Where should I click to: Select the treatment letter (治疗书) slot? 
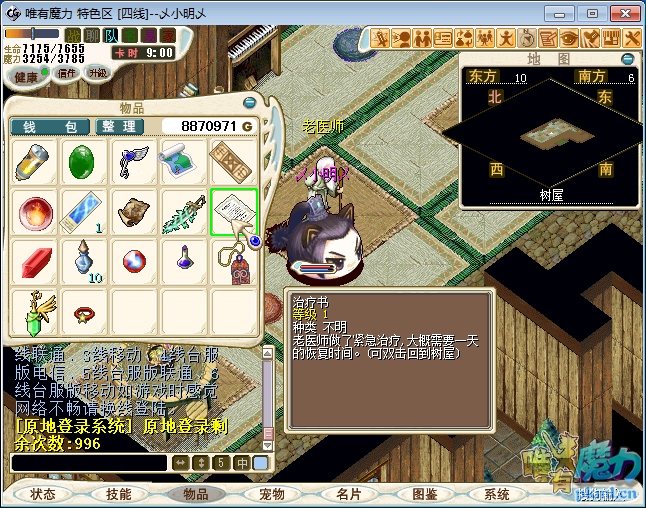[x=234, y=212]
